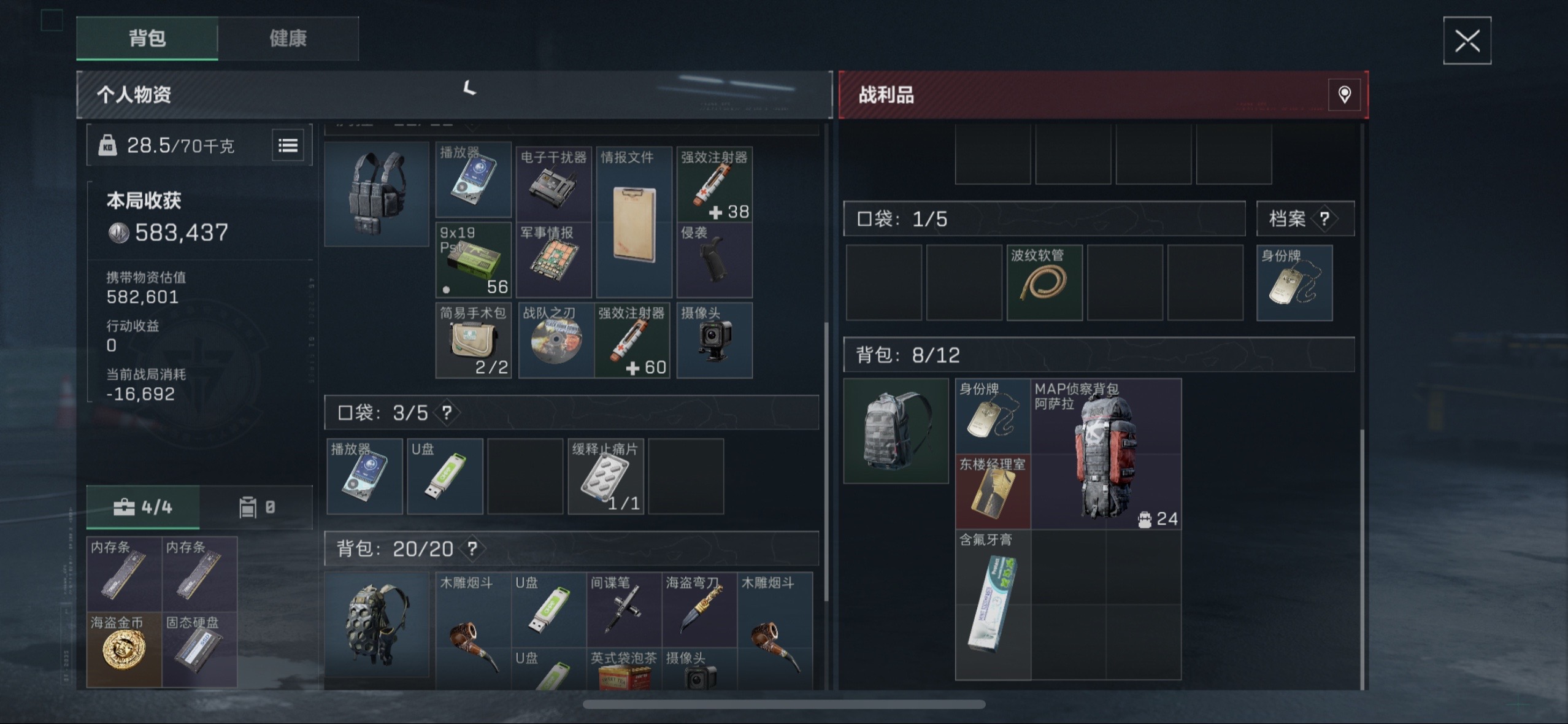1568x724 pixels.
Task: Select the 海盗金币 in the safe box
Action: tap(124, 649)
